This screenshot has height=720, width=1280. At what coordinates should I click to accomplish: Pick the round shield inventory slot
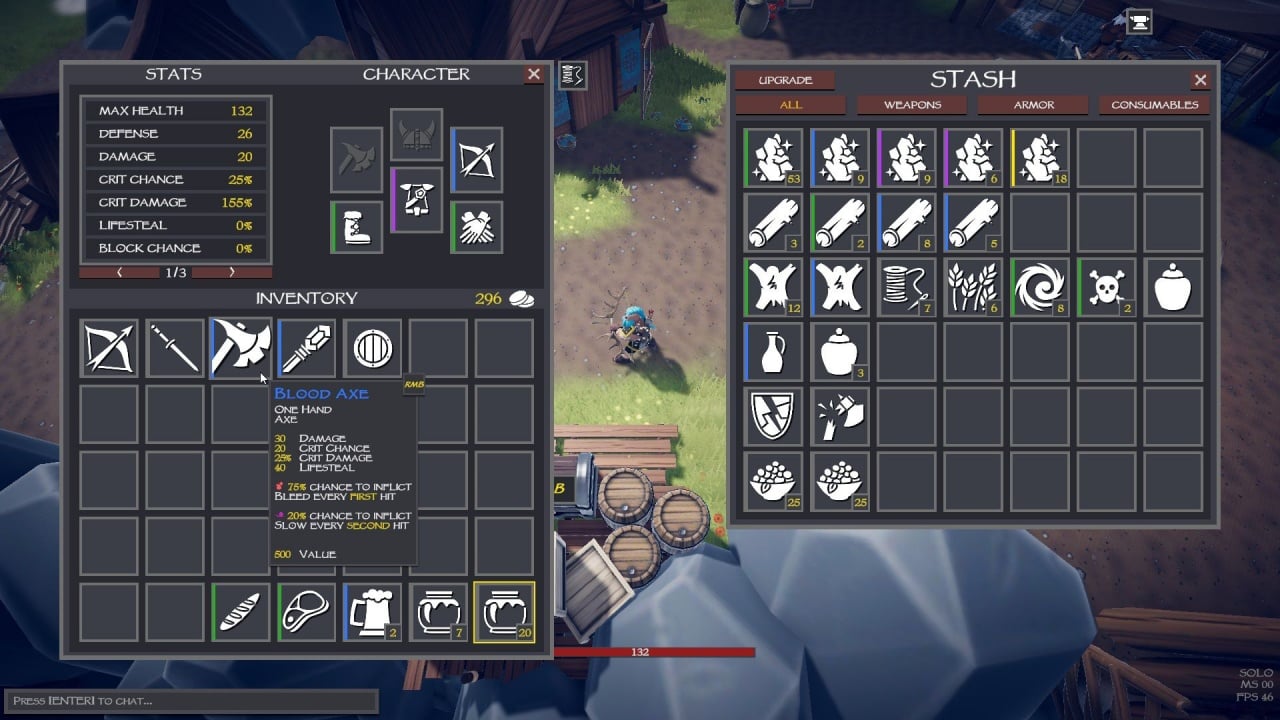(x=373, y=348)
